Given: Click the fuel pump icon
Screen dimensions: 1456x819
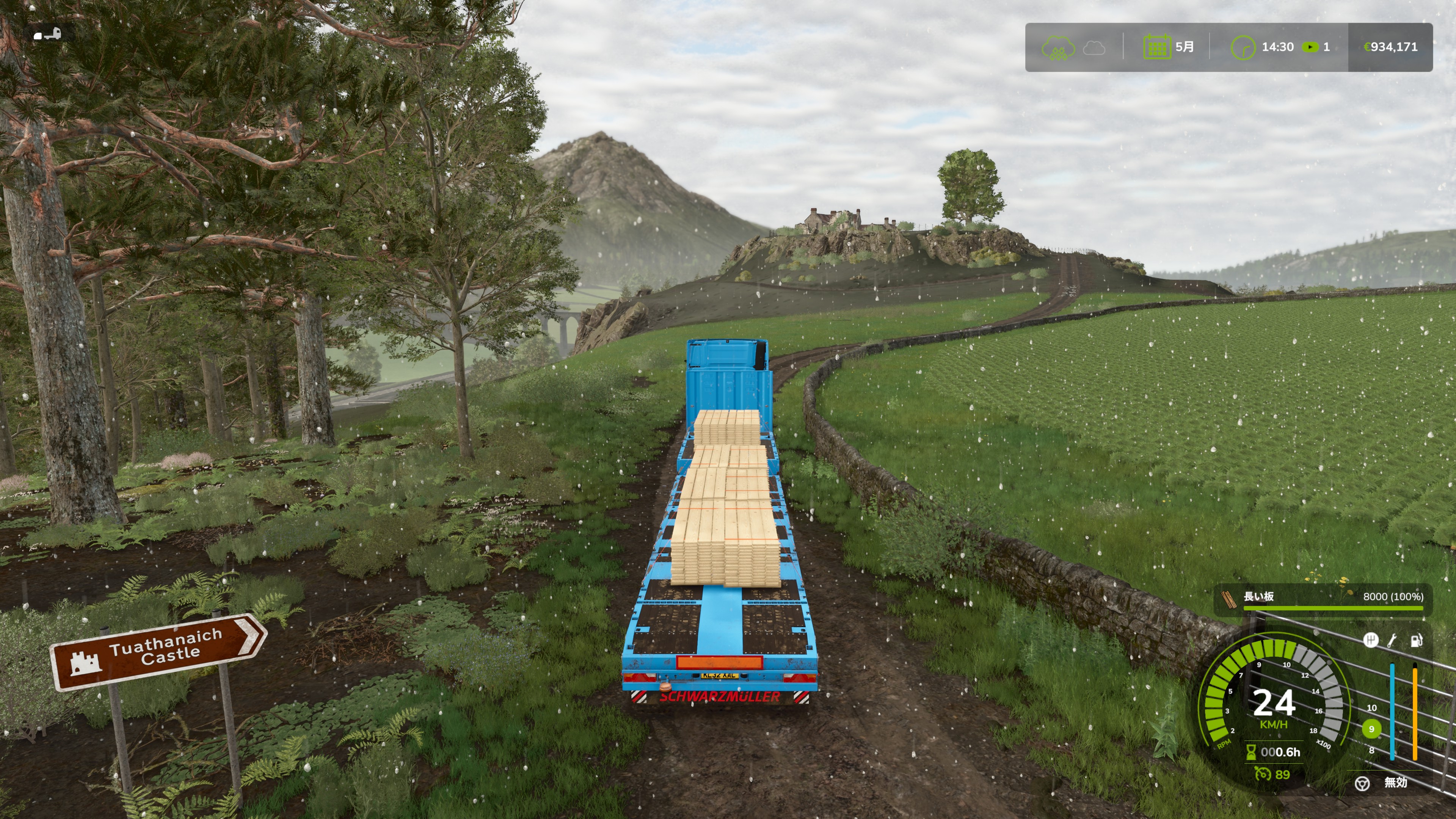Looking at the screenshot, I should click(1417, 640).
